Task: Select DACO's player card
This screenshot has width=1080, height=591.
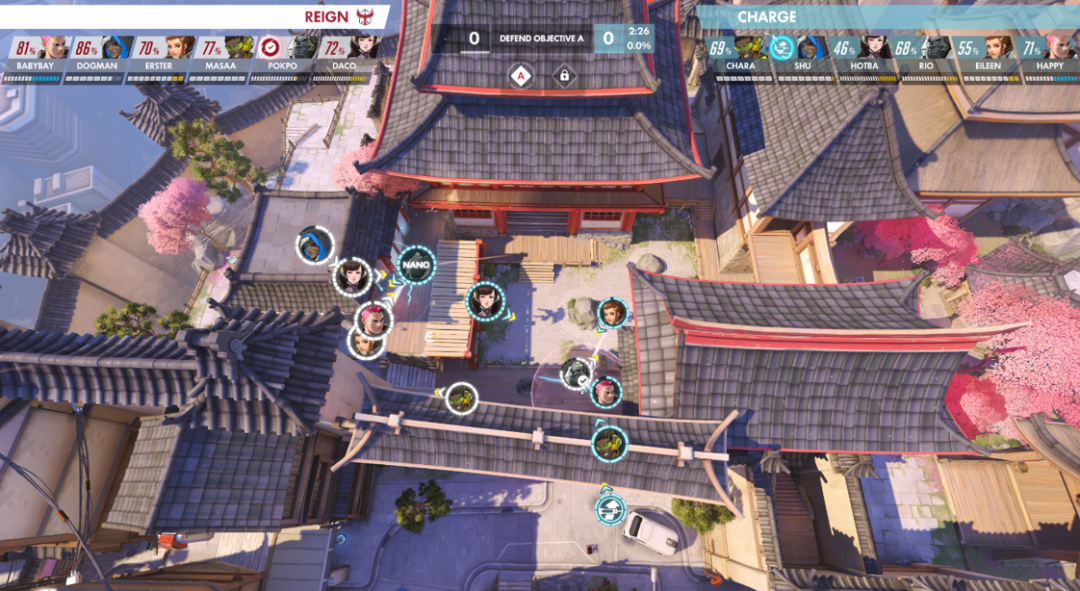Action: [x=345, y=54]
